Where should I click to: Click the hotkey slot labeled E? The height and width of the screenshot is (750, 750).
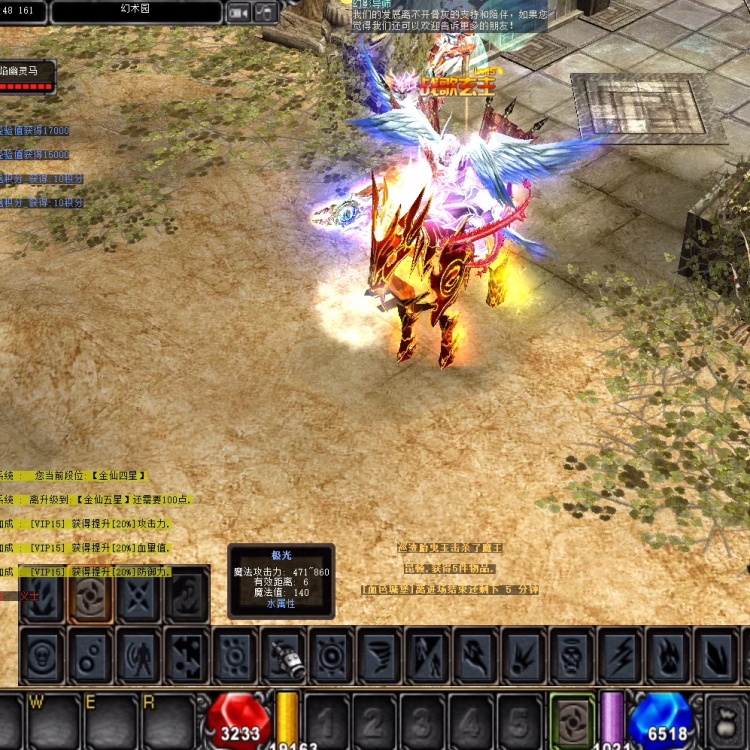pyautogui.click(x=108, y=718)
